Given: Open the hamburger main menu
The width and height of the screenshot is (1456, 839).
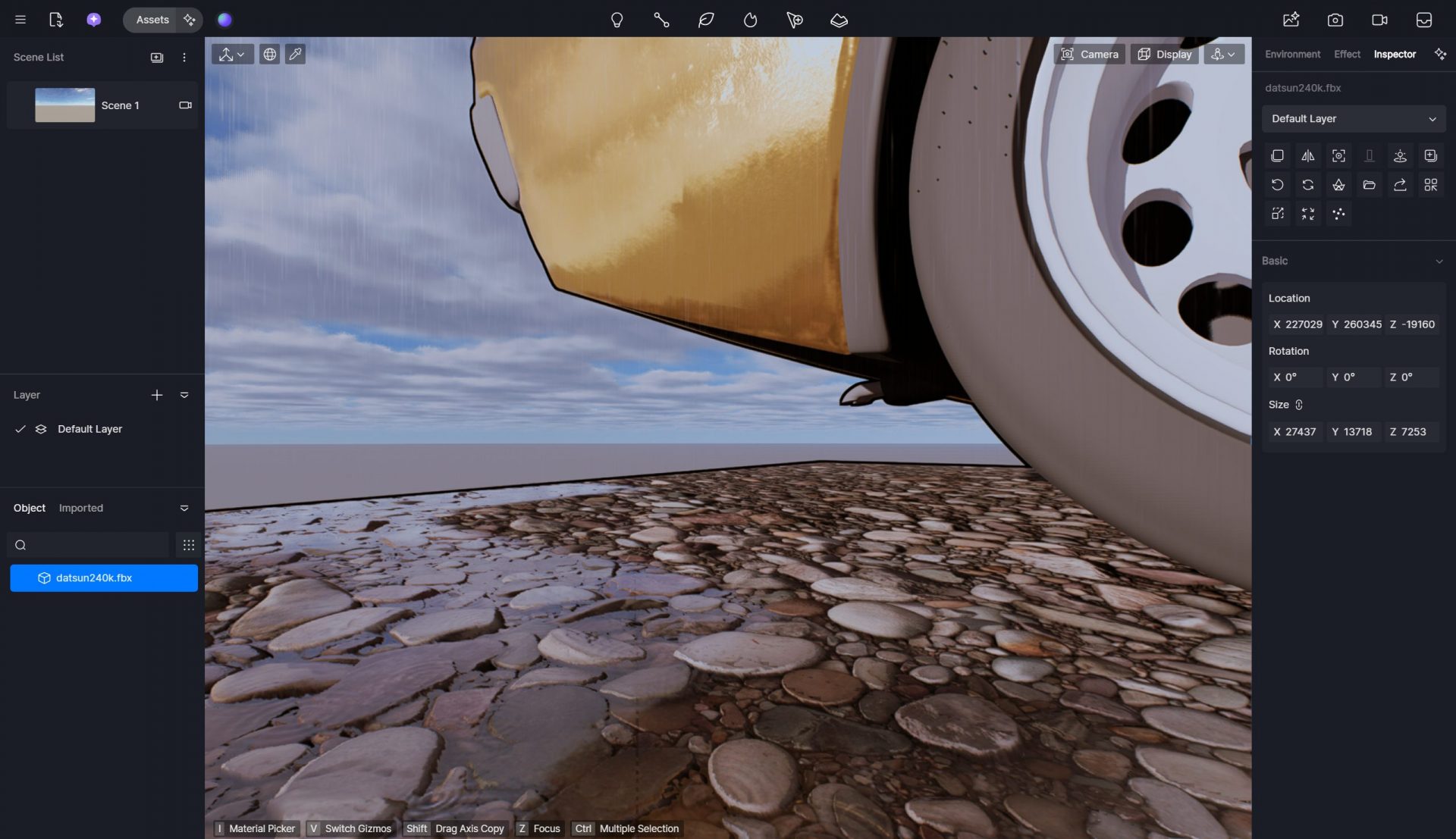Looking at the screenshot, I should pos(20,20).
